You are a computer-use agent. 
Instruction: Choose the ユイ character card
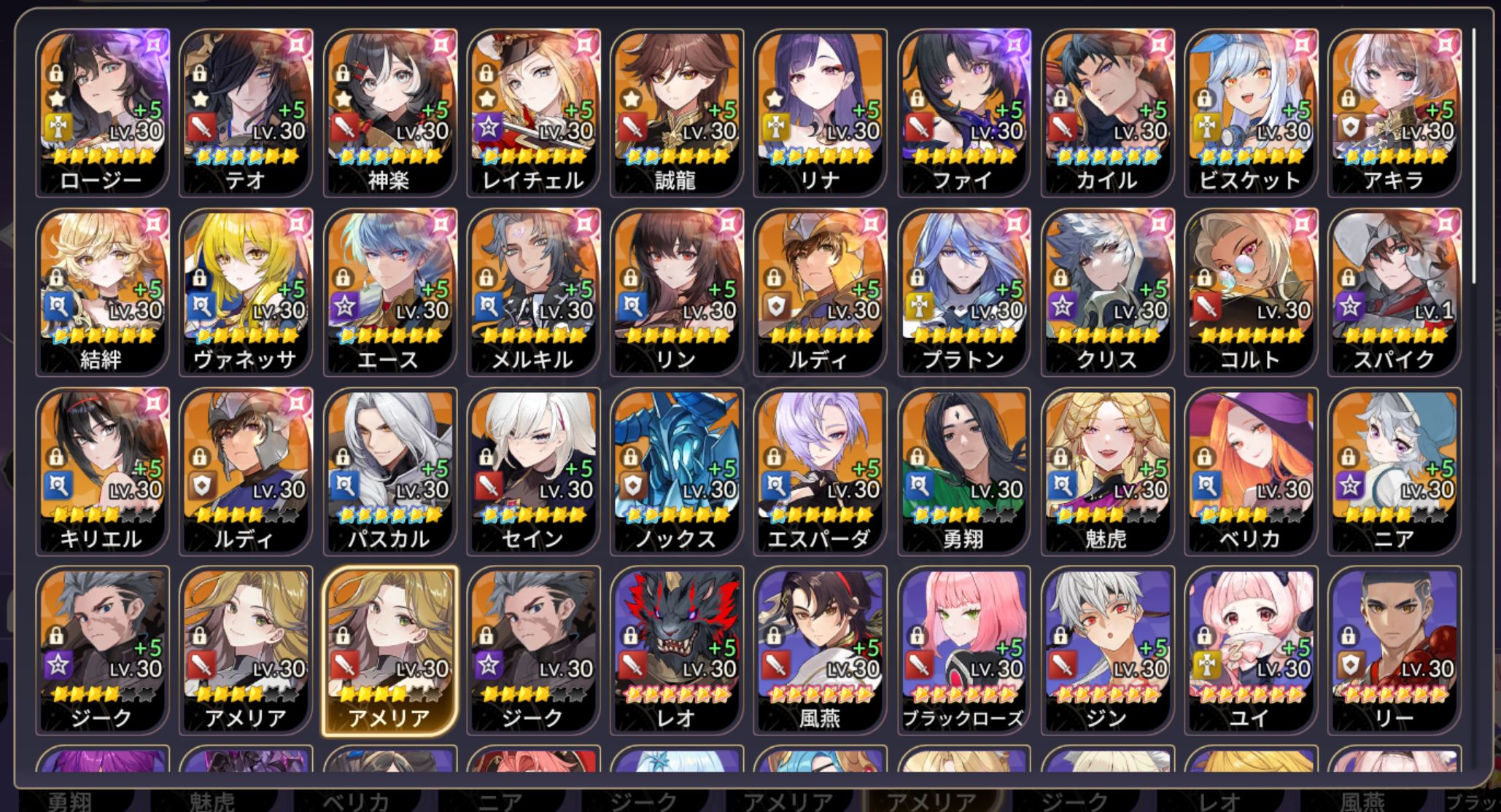[x=1252, y=650]
